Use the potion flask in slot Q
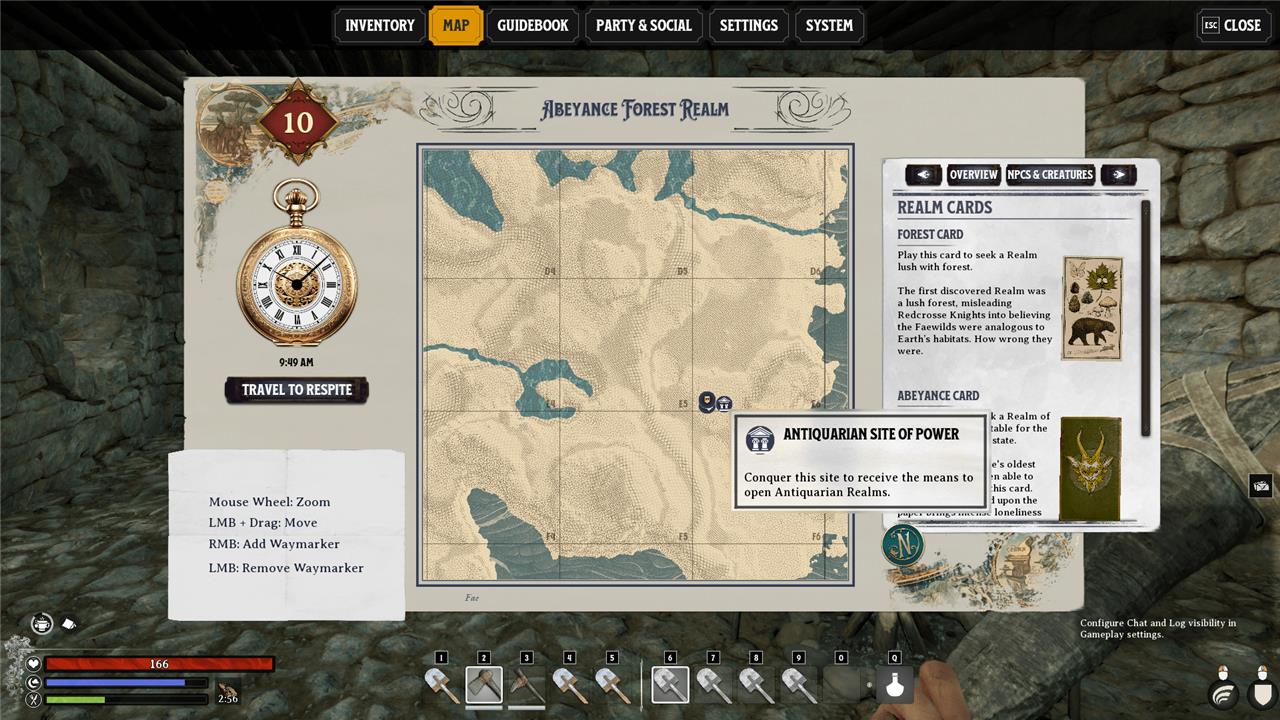This screenshot has height=720, width=1280. (895, 686)
